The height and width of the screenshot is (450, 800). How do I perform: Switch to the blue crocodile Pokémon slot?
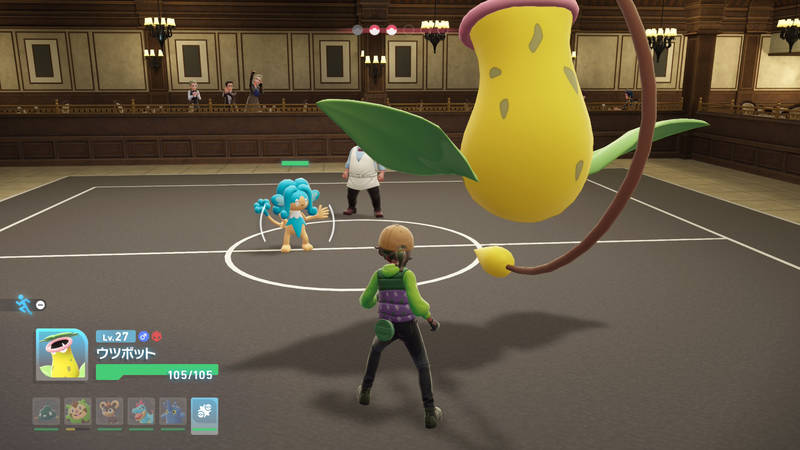[x=141, y=412]
